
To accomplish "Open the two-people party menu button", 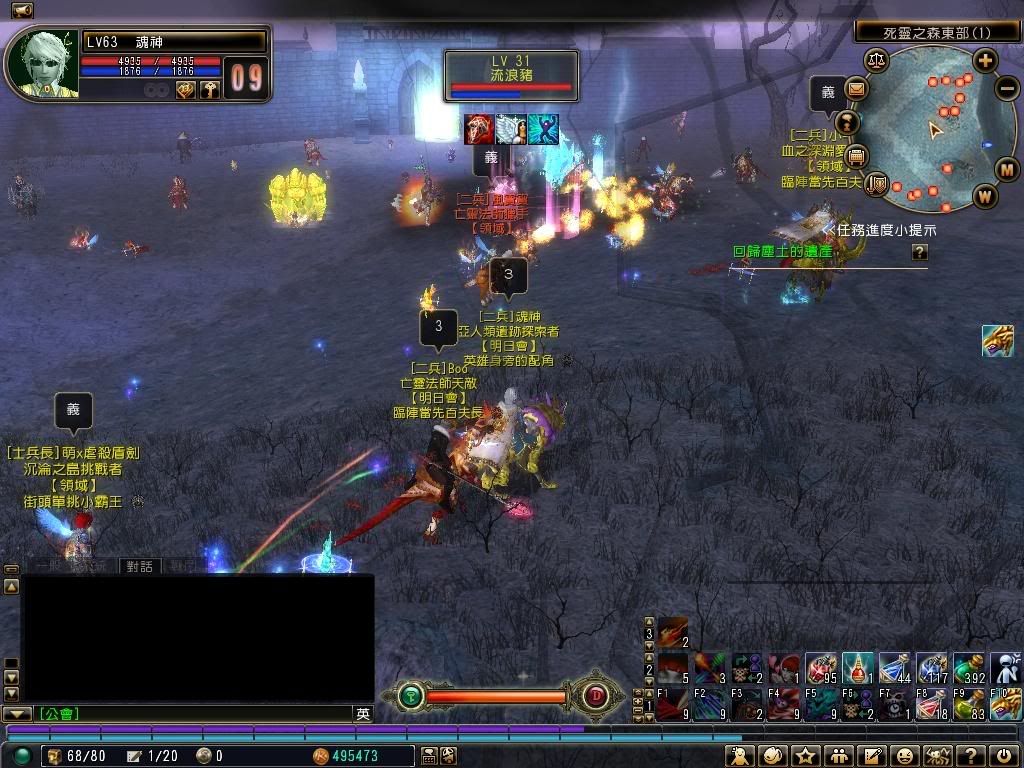I will [837, 756].
